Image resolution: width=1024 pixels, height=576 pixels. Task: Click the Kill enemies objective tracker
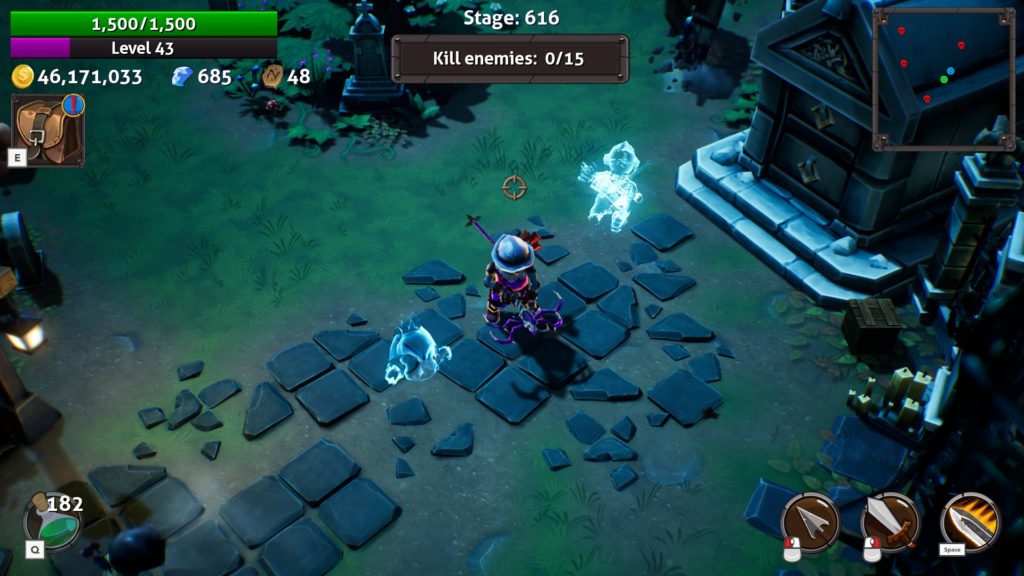510,58
